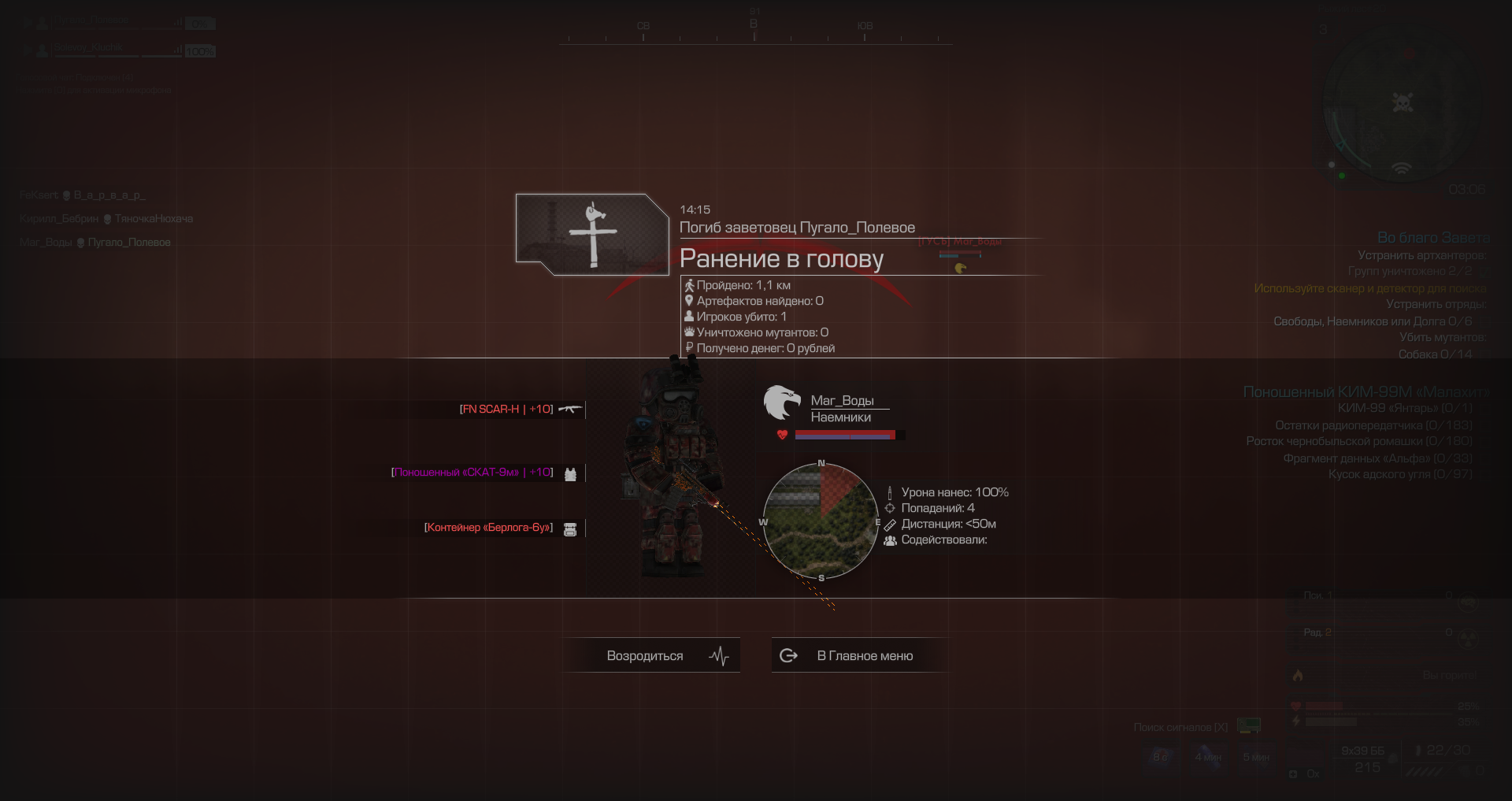
Task: Select the FN SCAR-H weapon entry
Action: (507, 409)
